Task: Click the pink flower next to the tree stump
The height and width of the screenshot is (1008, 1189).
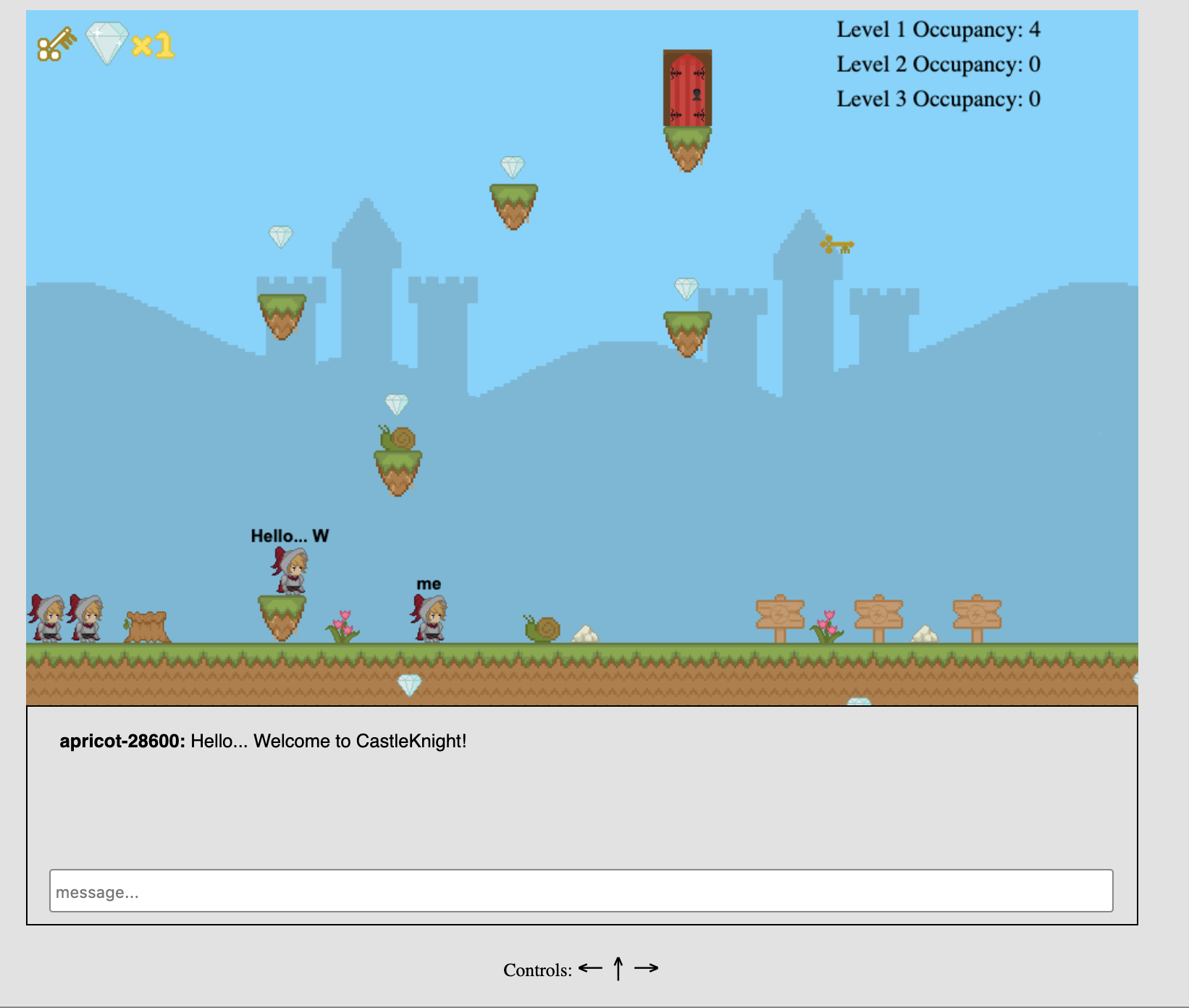Action: (344, 627)
